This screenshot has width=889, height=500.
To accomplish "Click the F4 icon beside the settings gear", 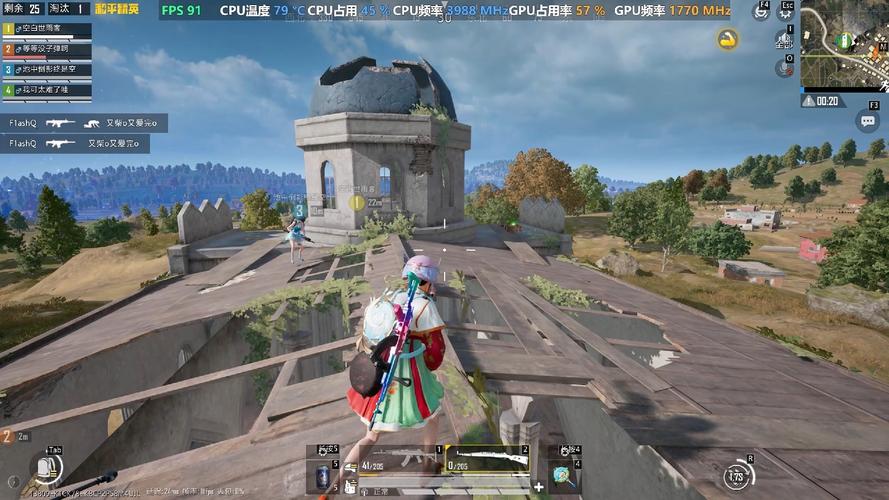I will coord(763,13).
